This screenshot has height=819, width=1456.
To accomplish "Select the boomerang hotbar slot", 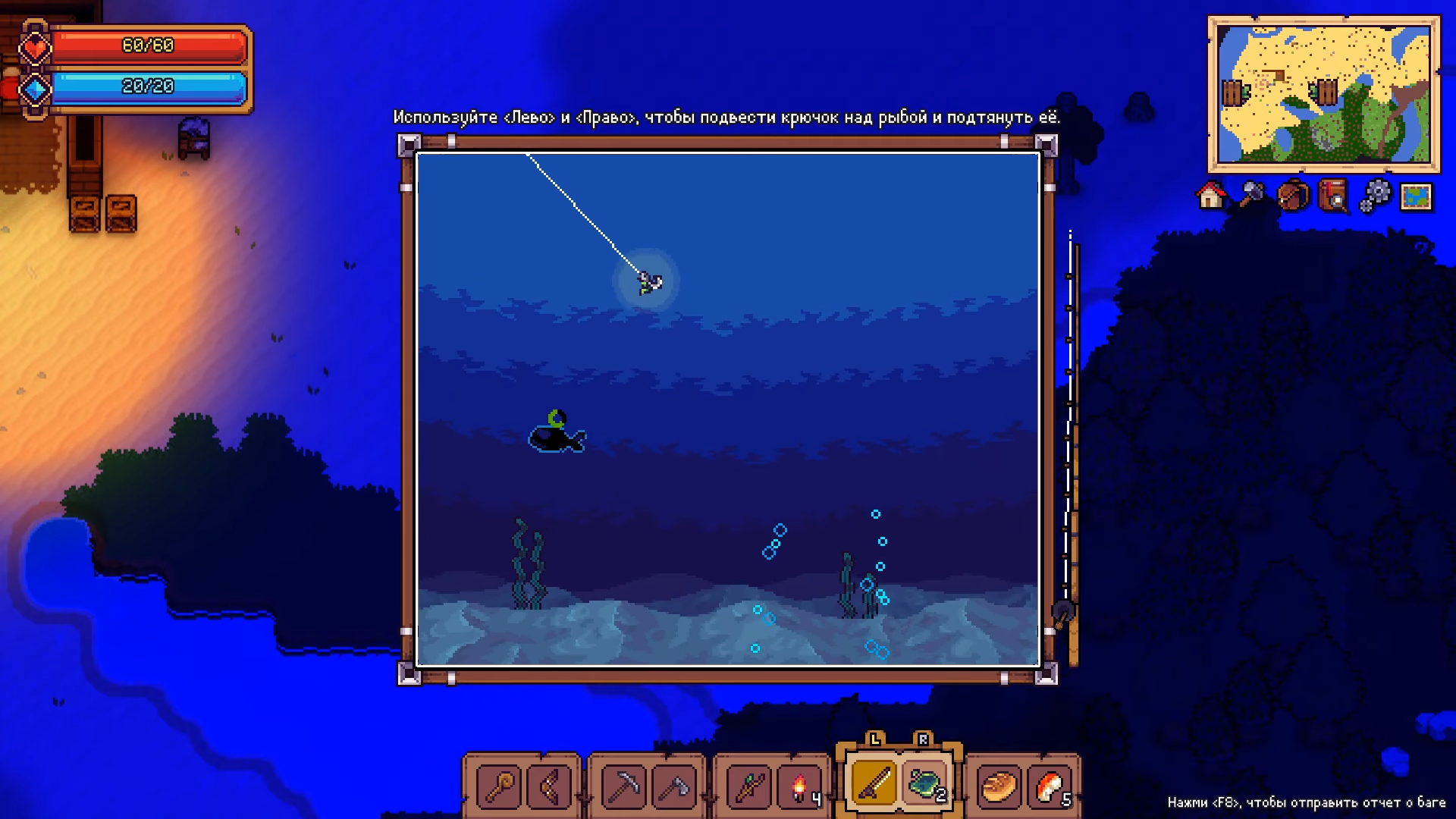I will coord(548,786).
